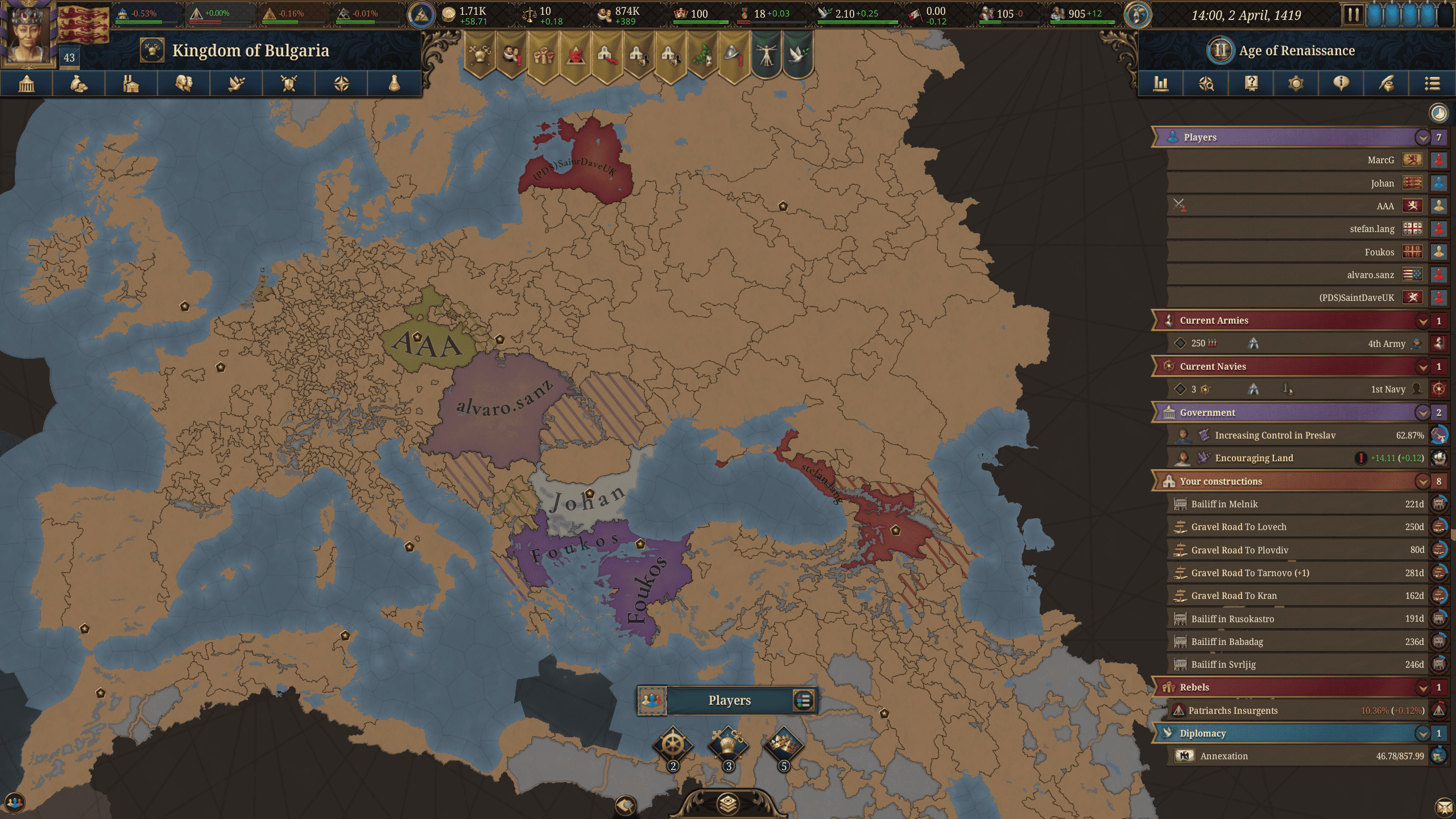Open the research panel with the flask icon

[x=394, y=84]
